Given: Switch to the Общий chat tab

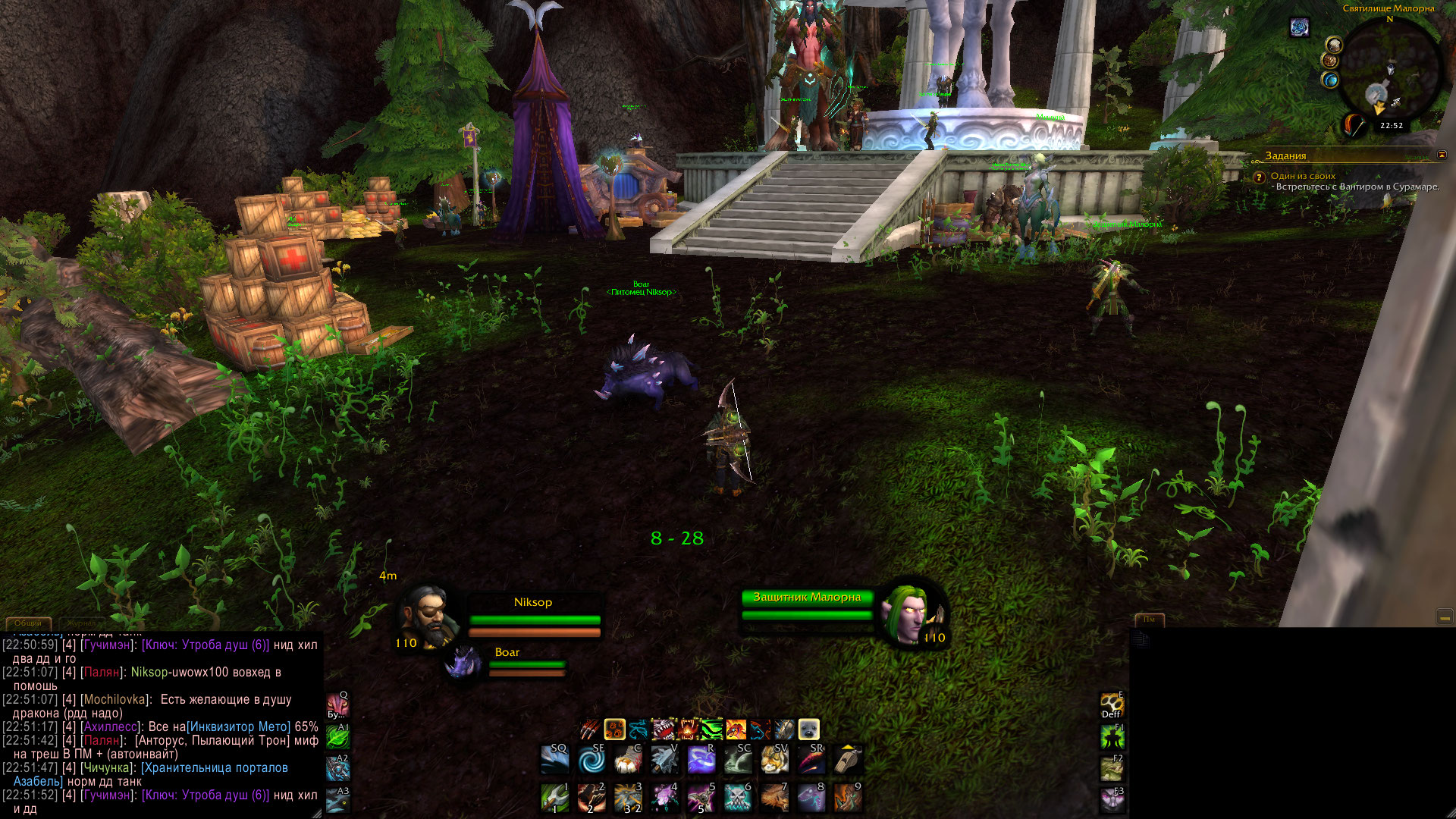Looking at the screenshot, I should pyautogui.click(x=28, y=623).
